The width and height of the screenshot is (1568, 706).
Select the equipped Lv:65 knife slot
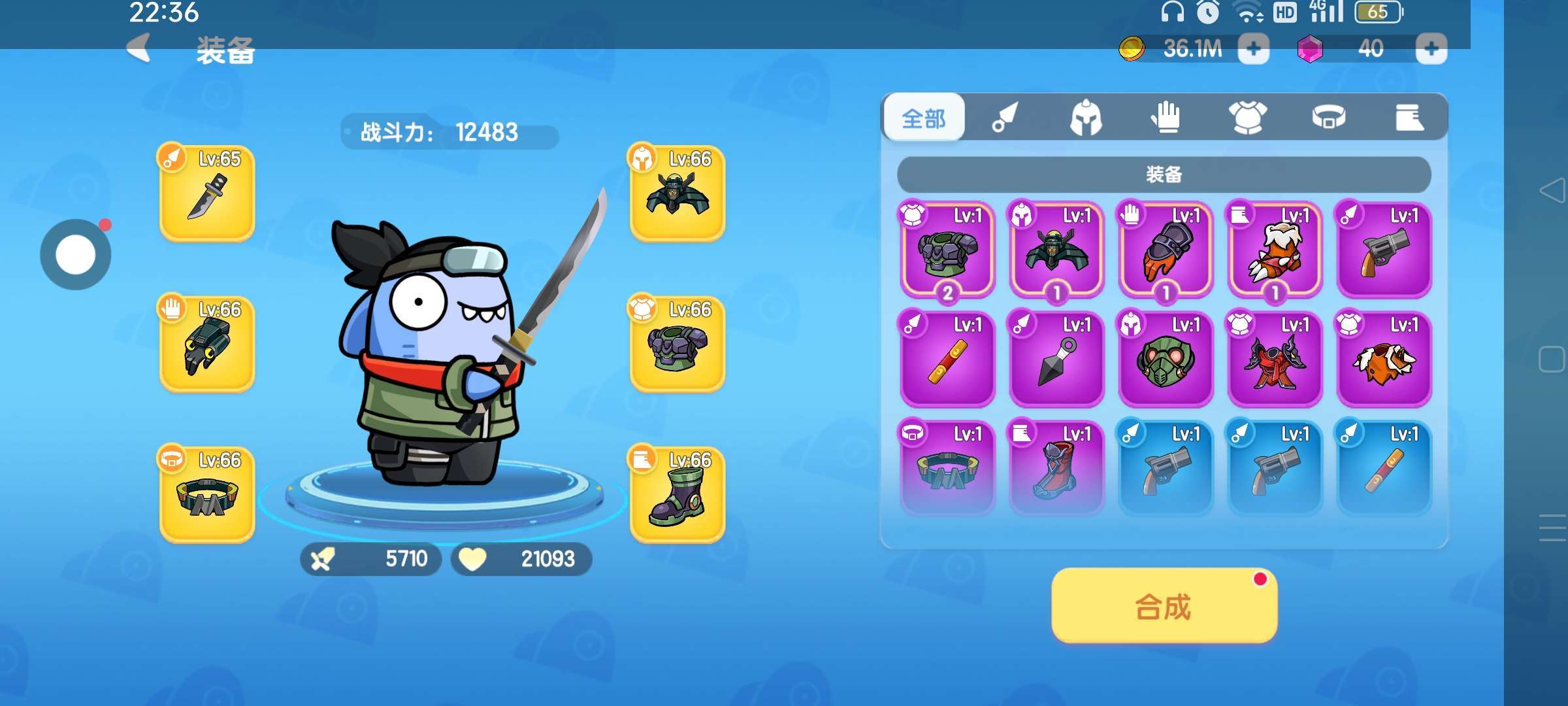click(x=207, y=193)
